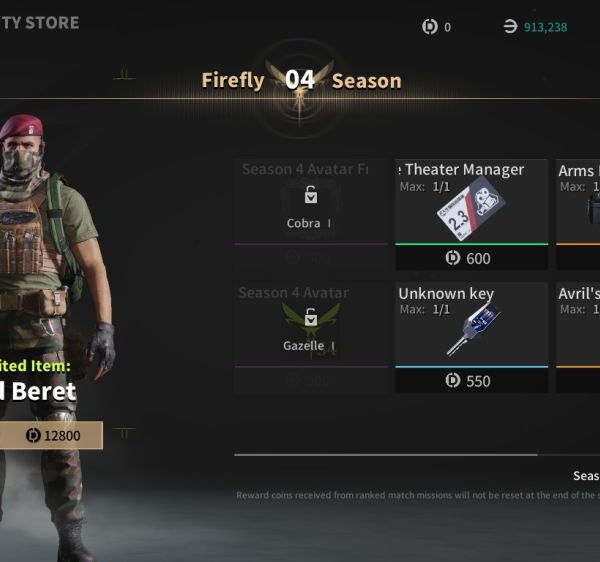Select the Theater Manager item card
The image size is (600, 562).
(x=471, y=205)
